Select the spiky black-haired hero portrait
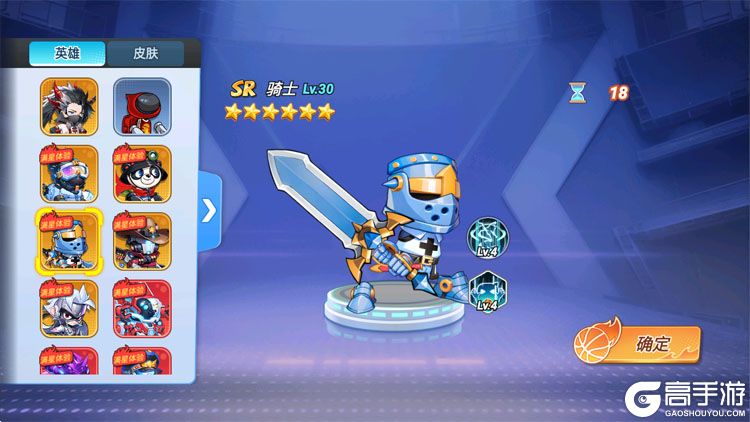This screenshot has width=750, height=422. (69, 106)
